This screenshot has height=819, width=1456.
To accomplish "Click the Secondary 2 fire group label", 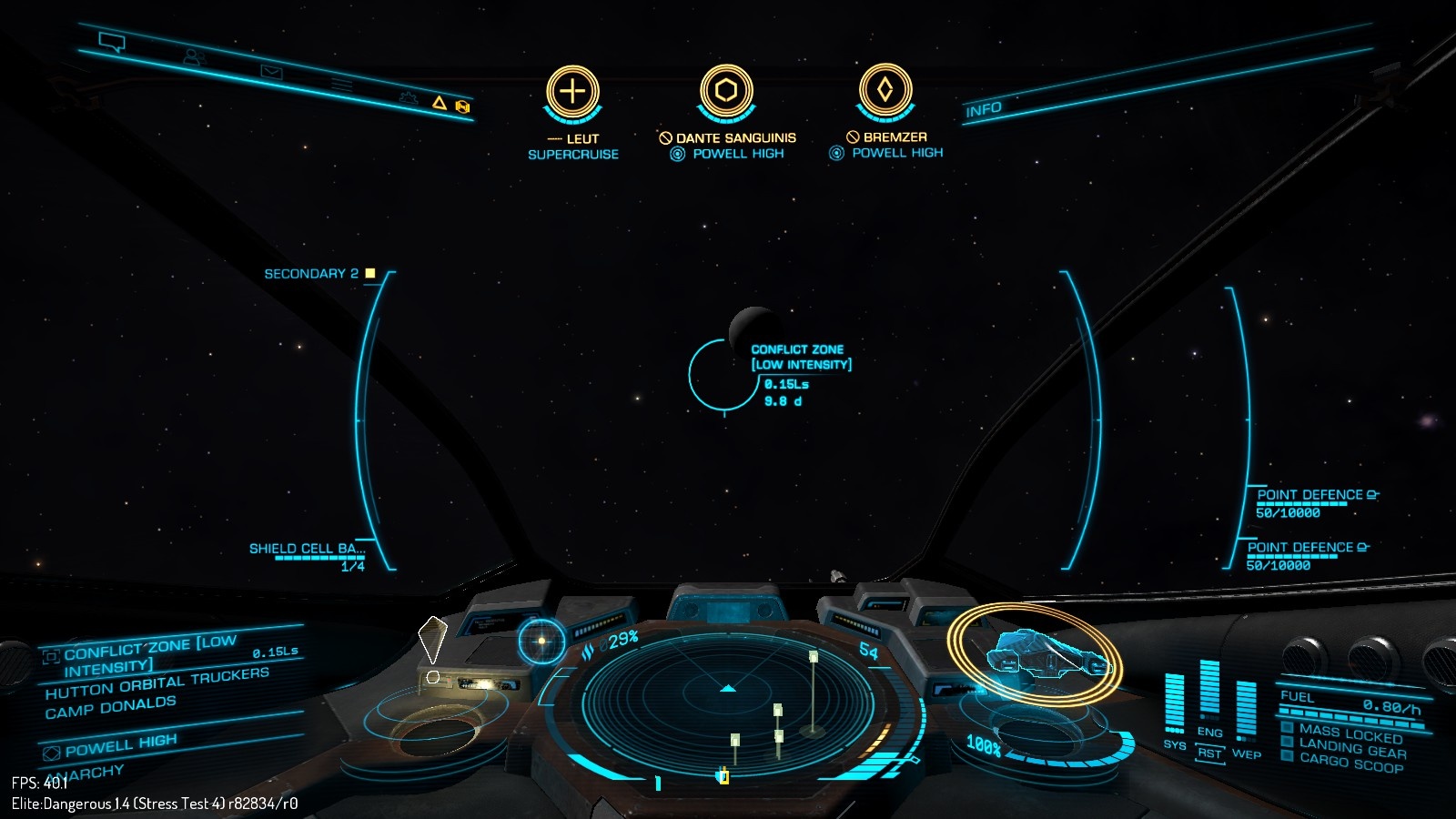I will pyautogui.click(x=311, y=273).
